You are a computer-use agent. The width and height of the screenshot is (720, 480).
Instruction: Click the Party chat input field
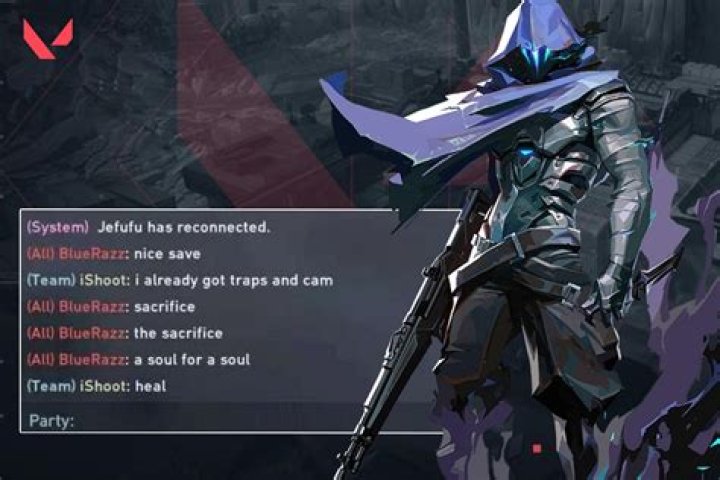point(240,420)
